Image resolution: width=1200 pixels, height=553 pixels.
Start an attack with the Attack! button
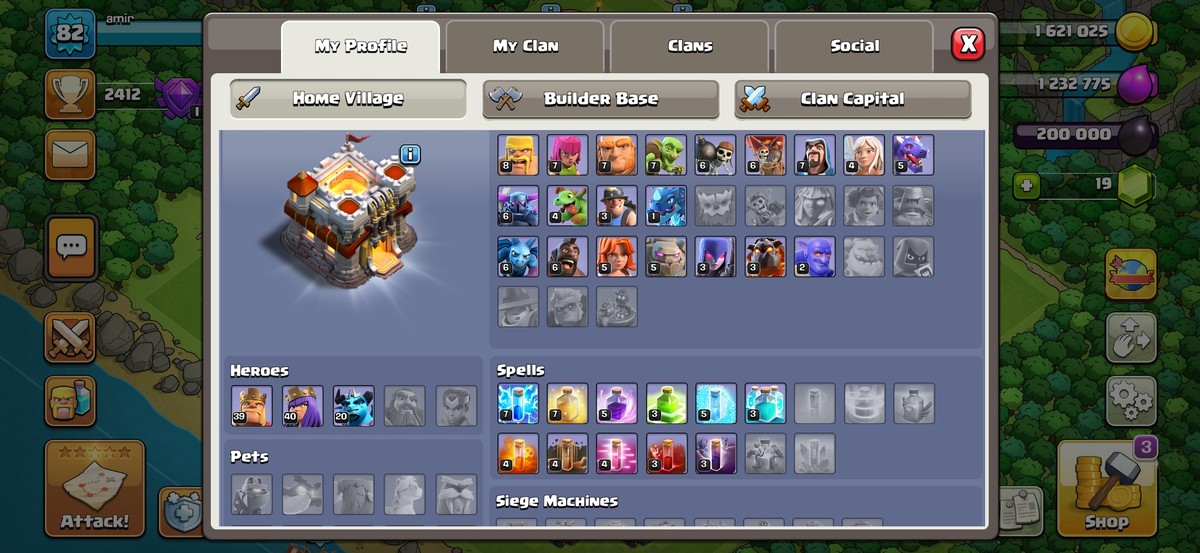point(94,489)
